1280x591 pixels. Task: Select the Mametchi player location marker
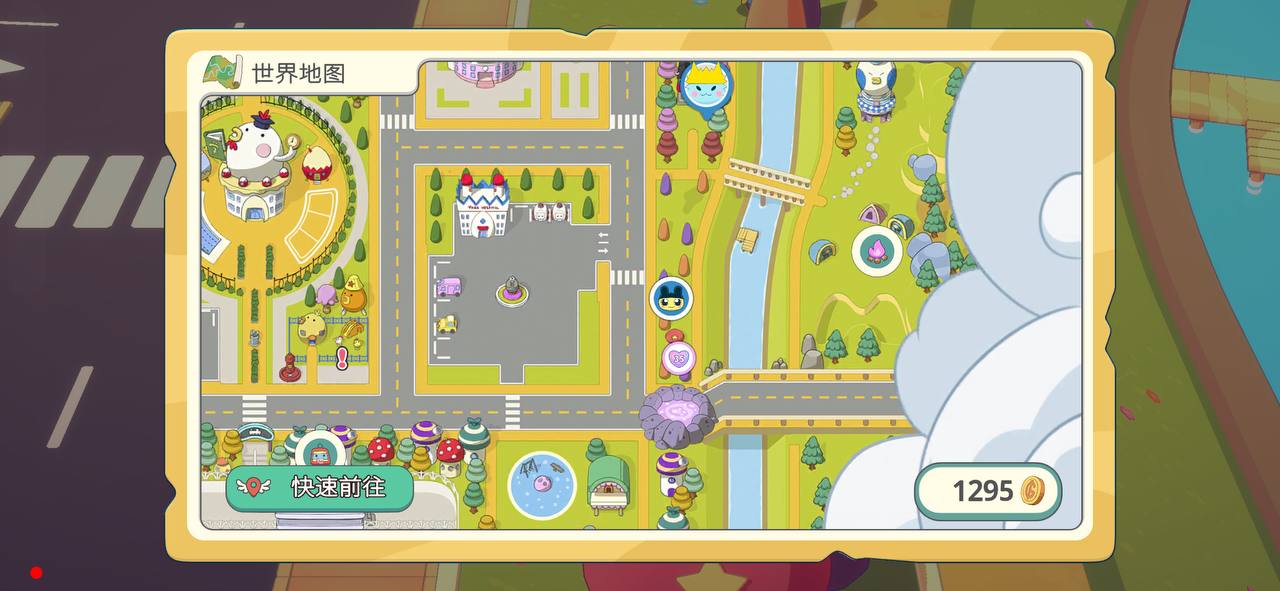tap(671, 299)
